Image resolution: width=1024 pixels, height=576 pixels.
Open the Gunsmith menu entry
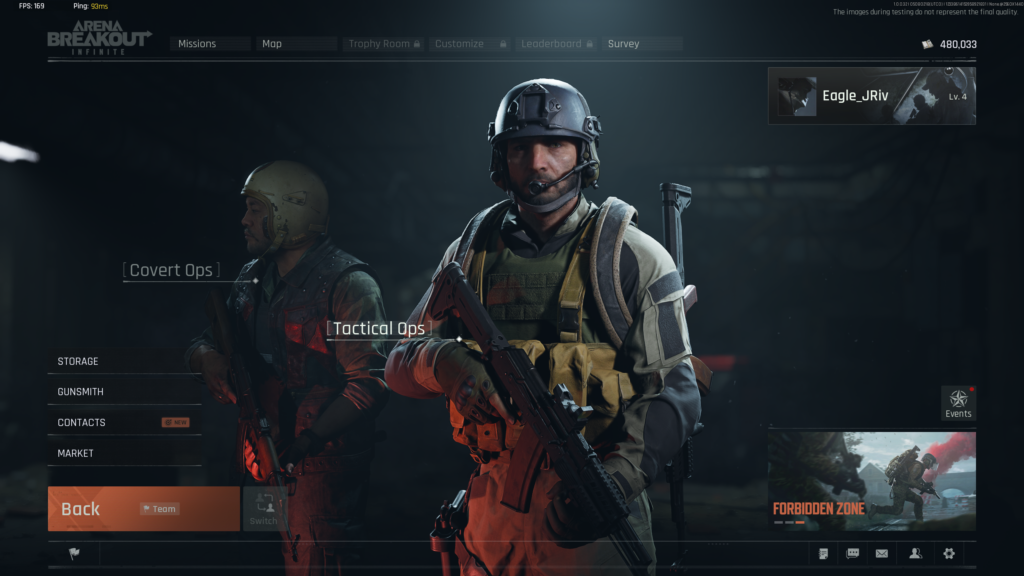coord(124,392)
